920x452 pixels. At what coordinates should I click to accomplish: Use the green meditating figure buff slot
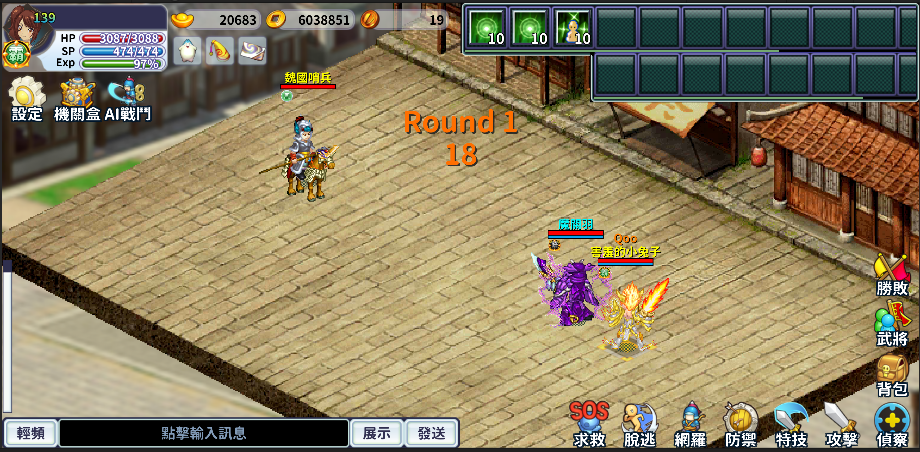574,28
